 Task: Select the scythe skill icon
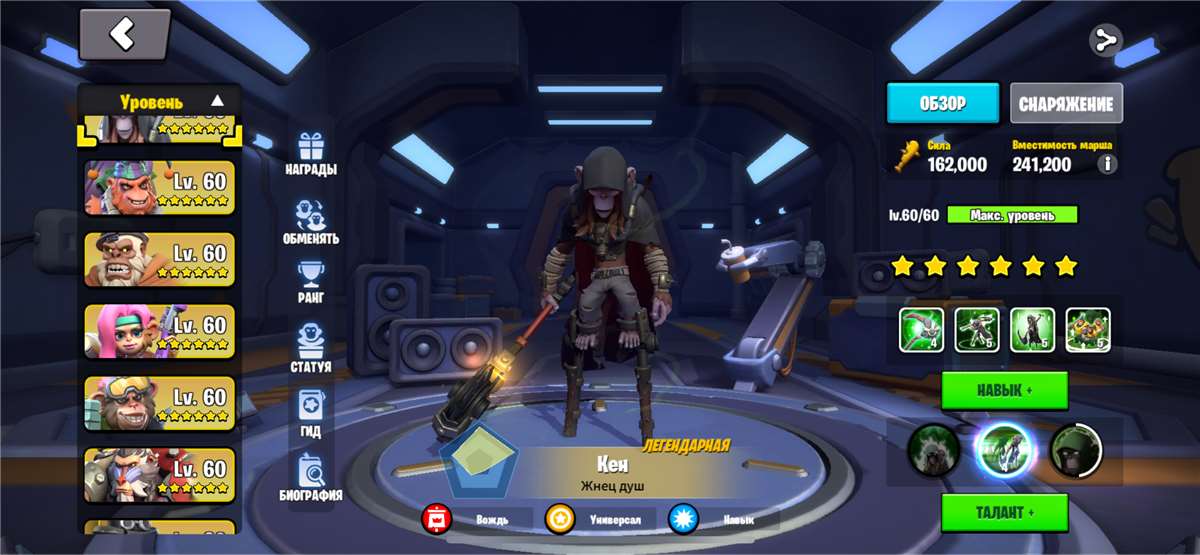(921, 330)
